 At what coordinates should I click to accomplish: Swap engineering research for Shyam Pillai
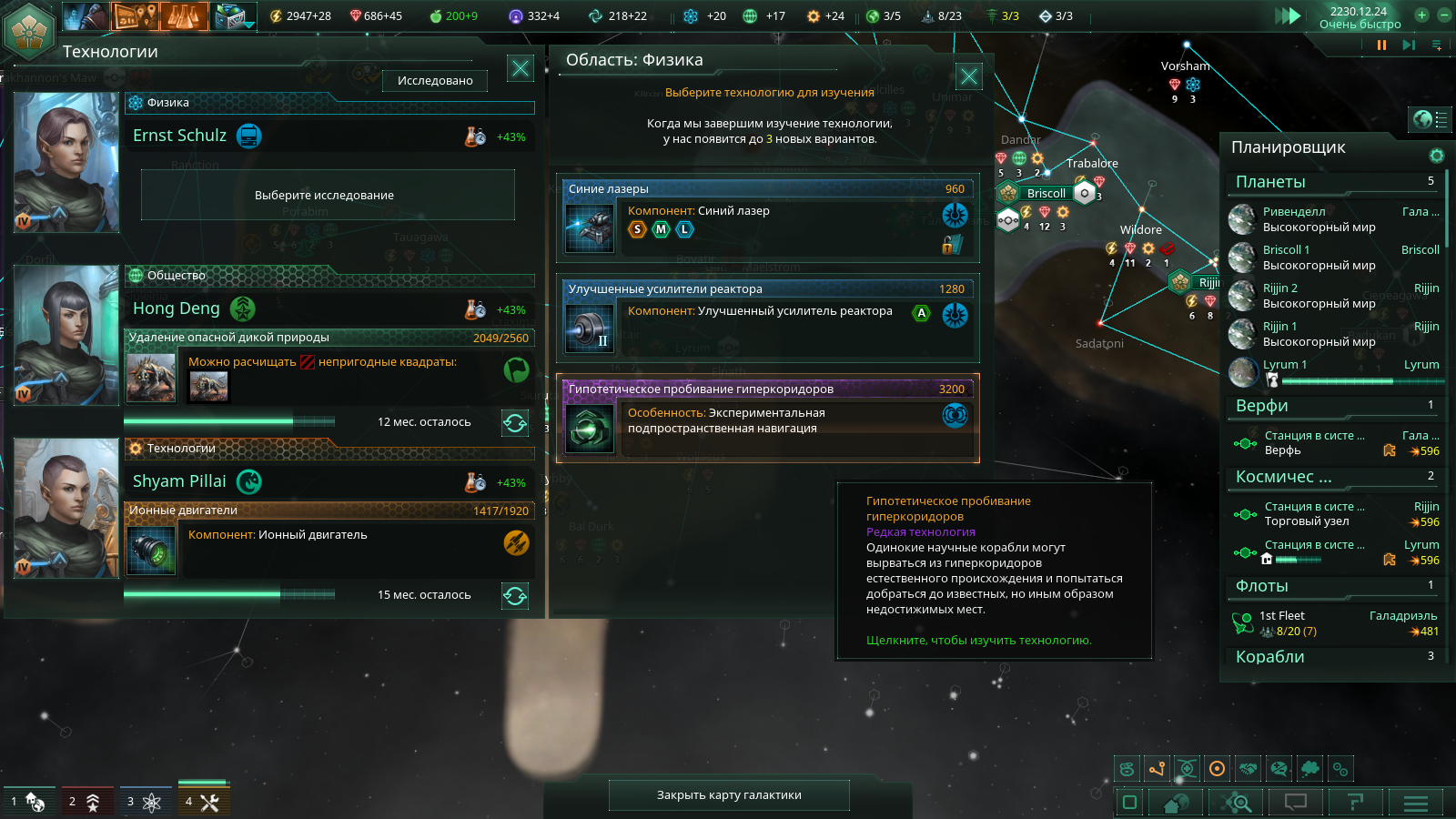point(515,595)
